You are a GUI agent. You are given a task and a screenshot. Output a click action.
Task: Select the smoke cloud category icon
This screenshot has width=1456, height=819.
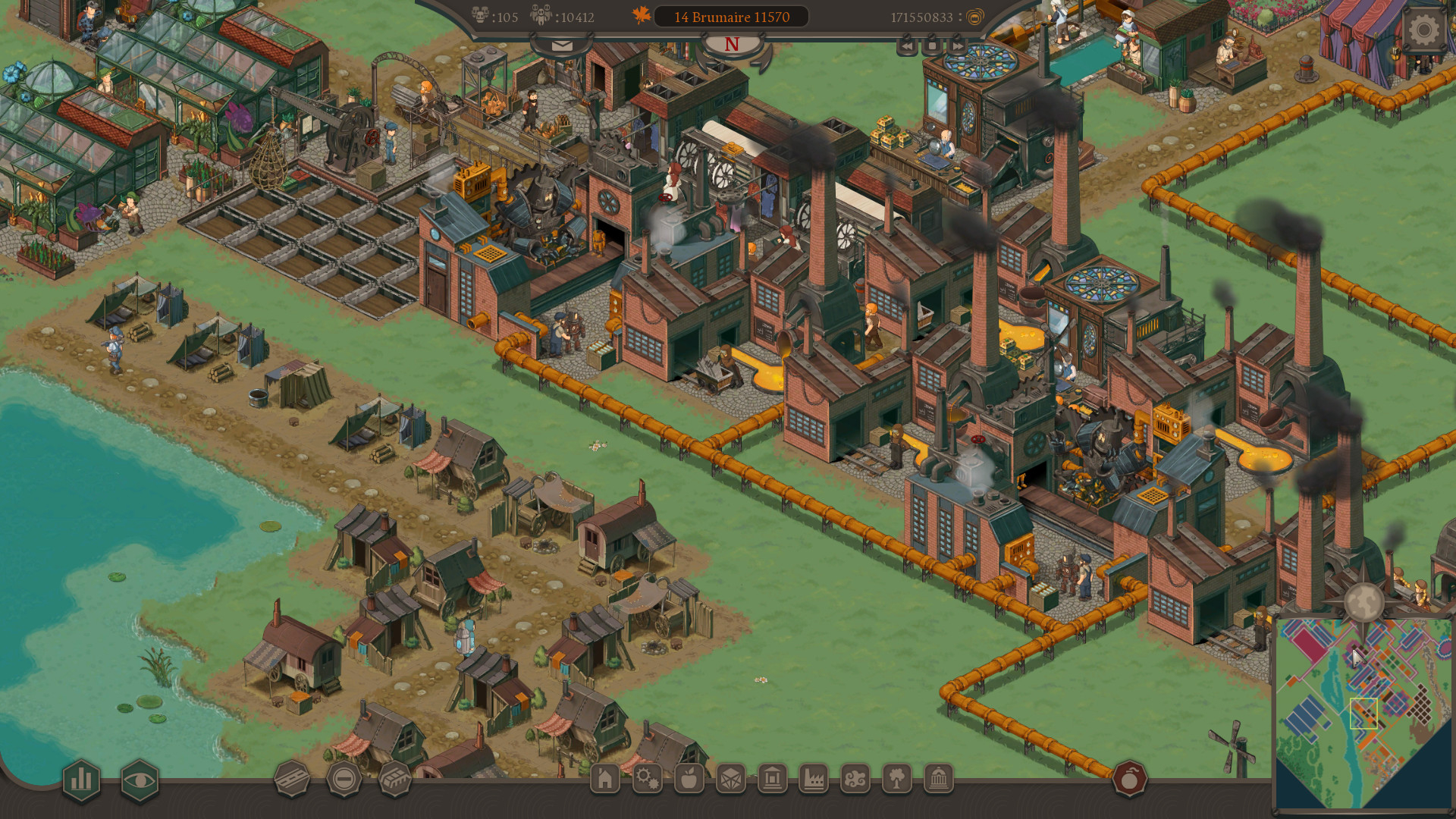click(x=856, y=780)
